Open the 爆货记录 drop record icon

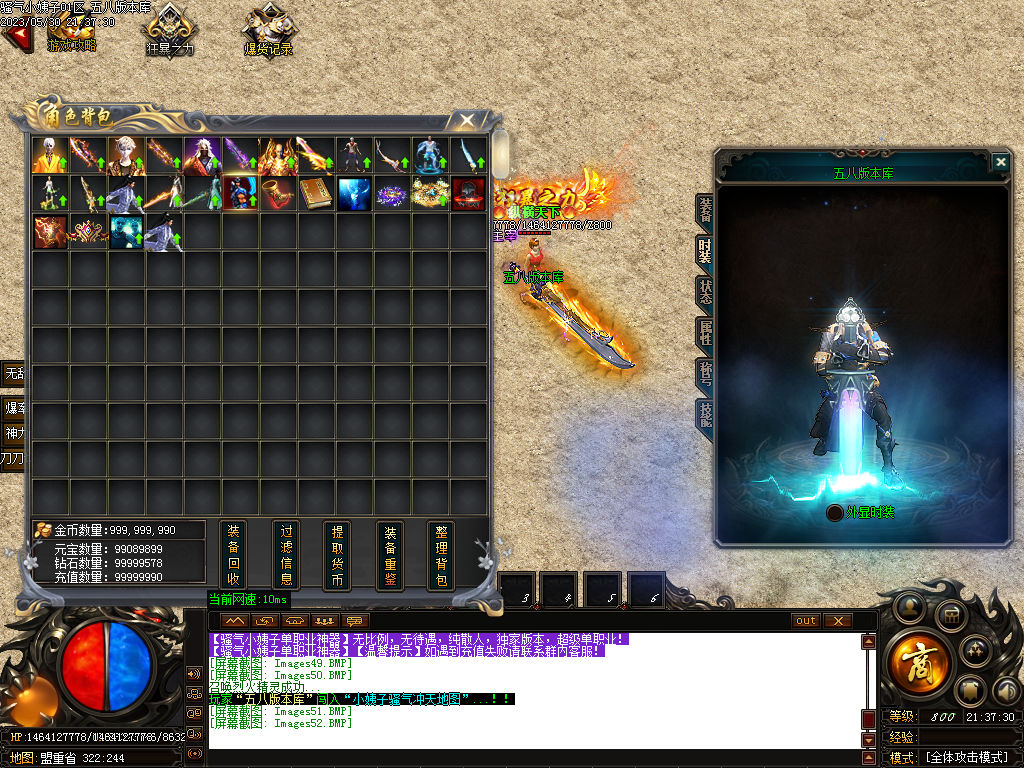268,30
